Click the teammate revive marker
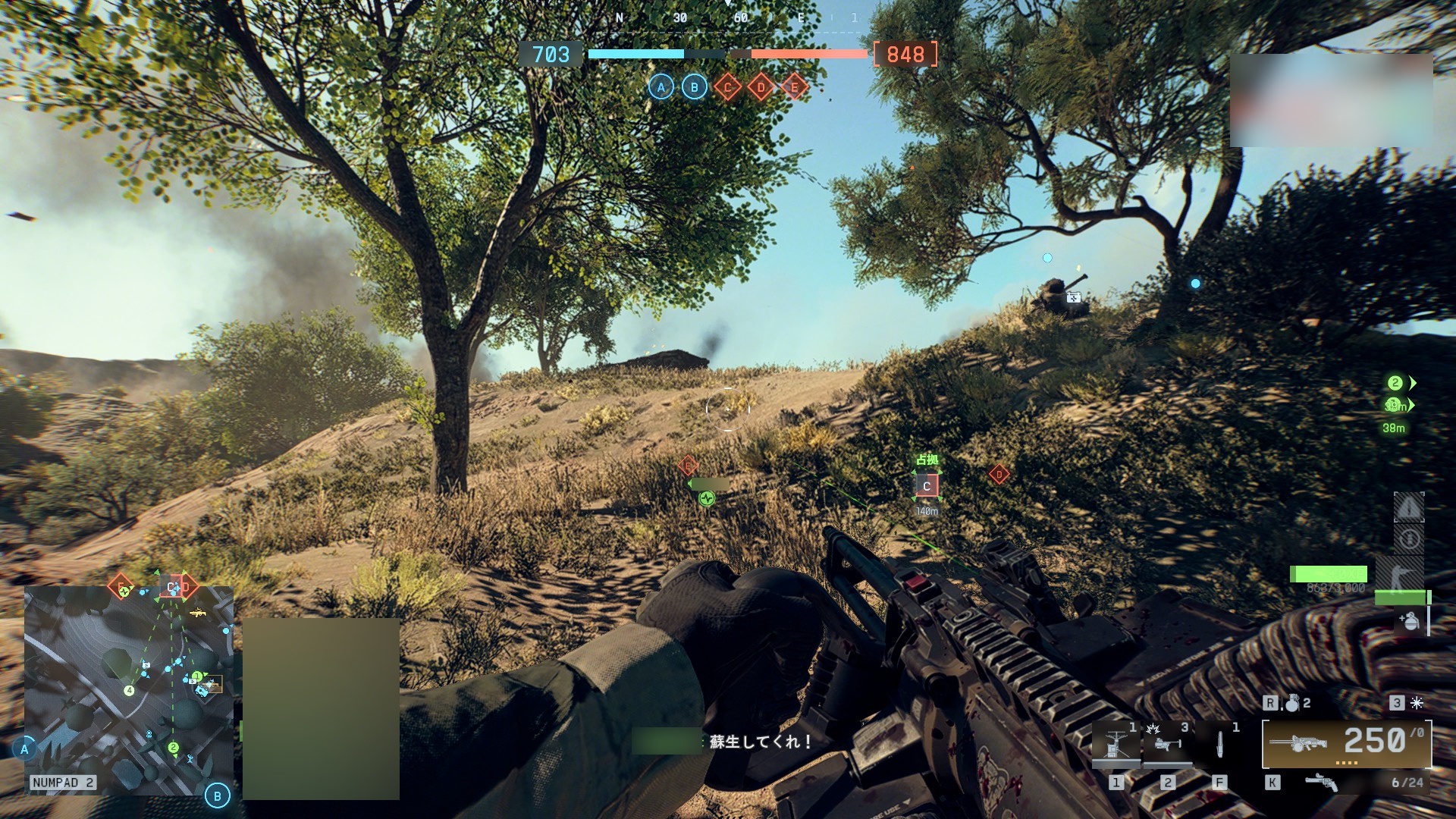The width and height of the screenshot is (1456, 819). click(707, 498)
